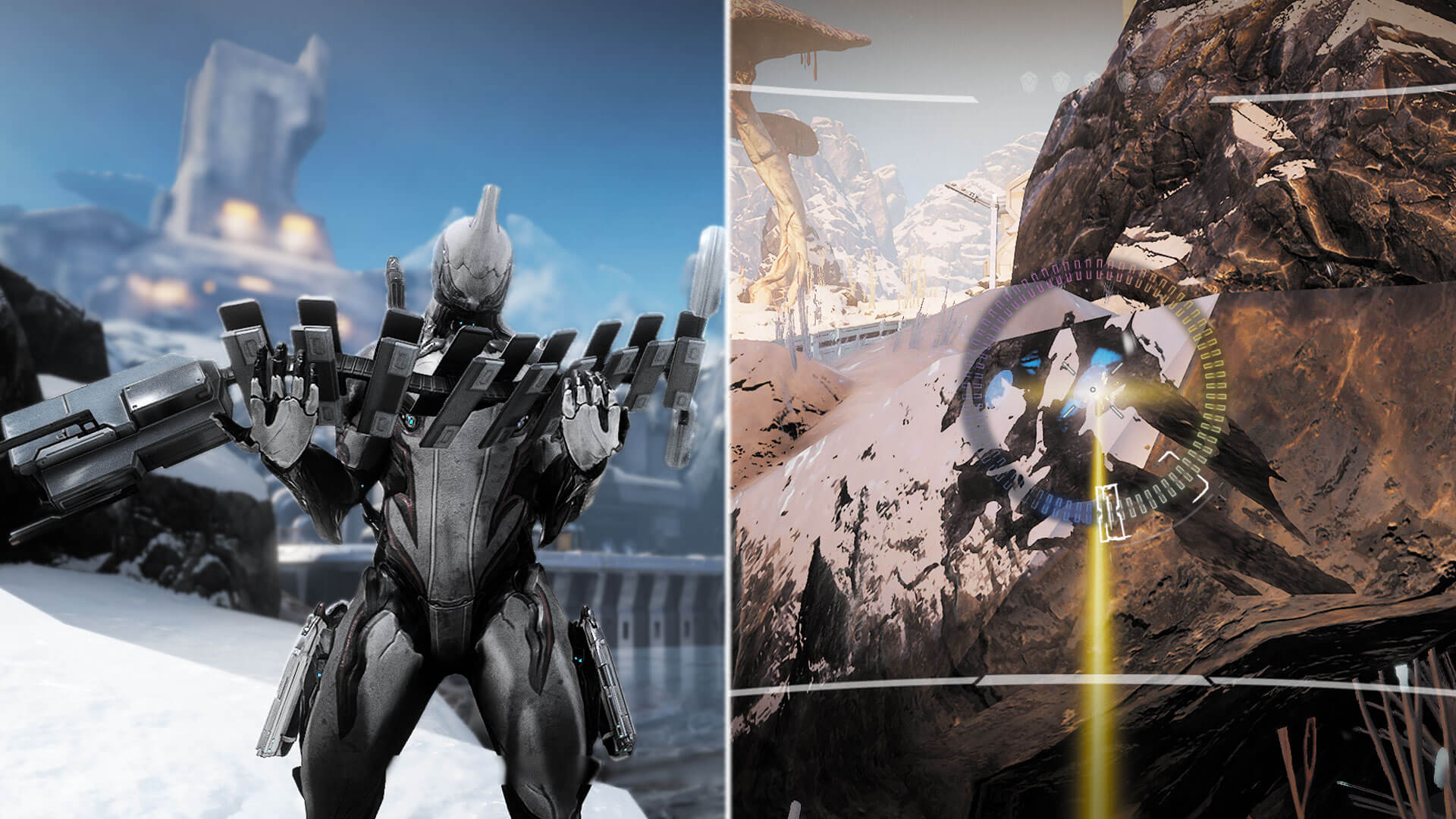Select the faded shield icon second from the left
The height and width of the screenshot is (819, 1456).
[x=1059, y=81]
